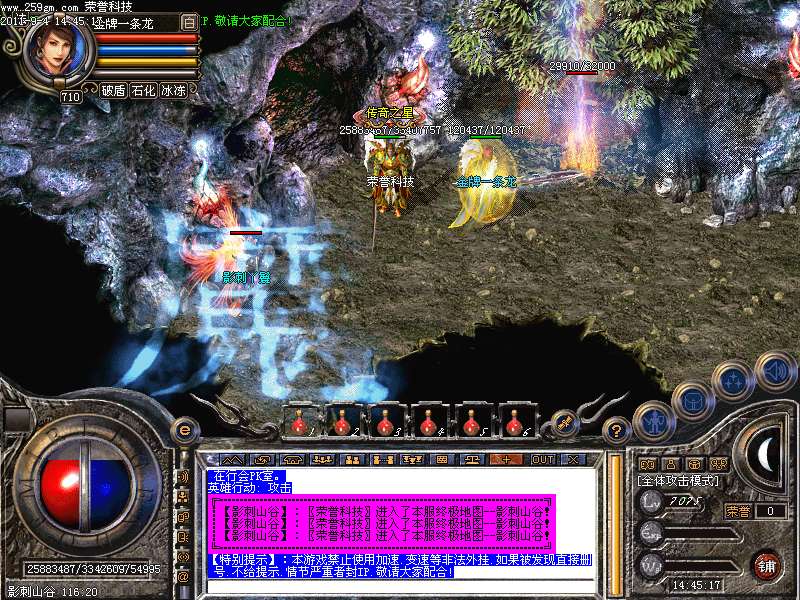Select the 破盾 skill button
Screen dimensions: 800x600
coord(113,90)
